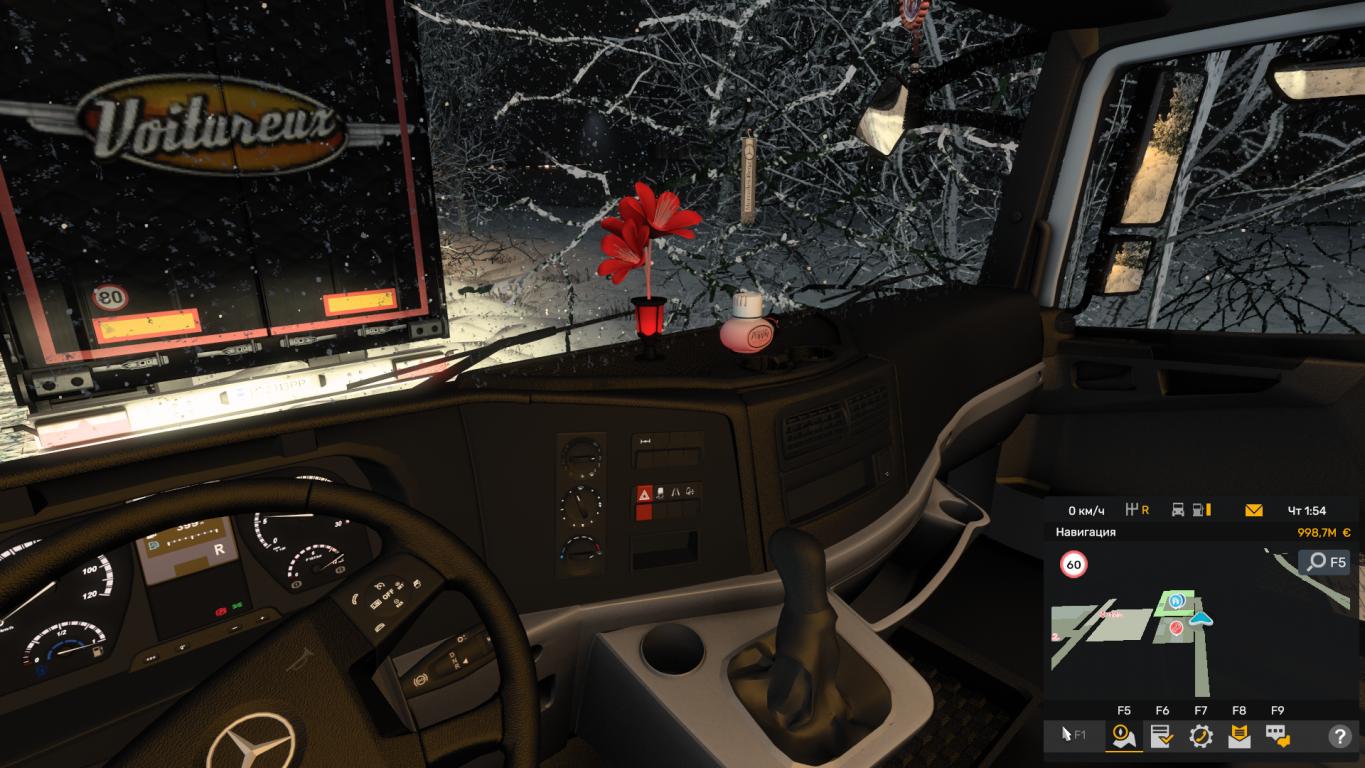Viewport: 1365px width, 768px height.
Task: Open the chat messages tab
Action: 1277,737
